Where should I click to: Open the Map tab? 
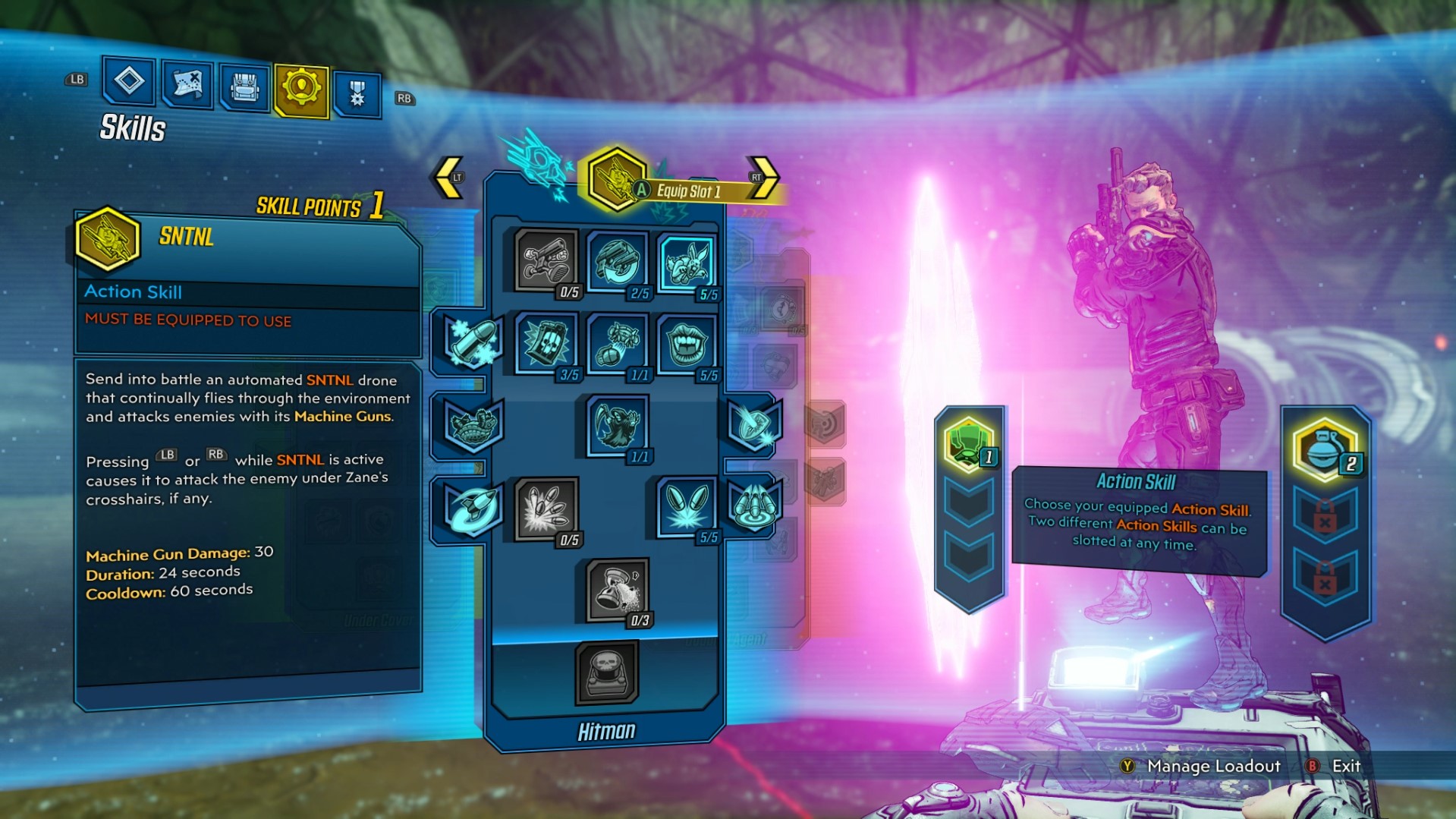(187, 83)
